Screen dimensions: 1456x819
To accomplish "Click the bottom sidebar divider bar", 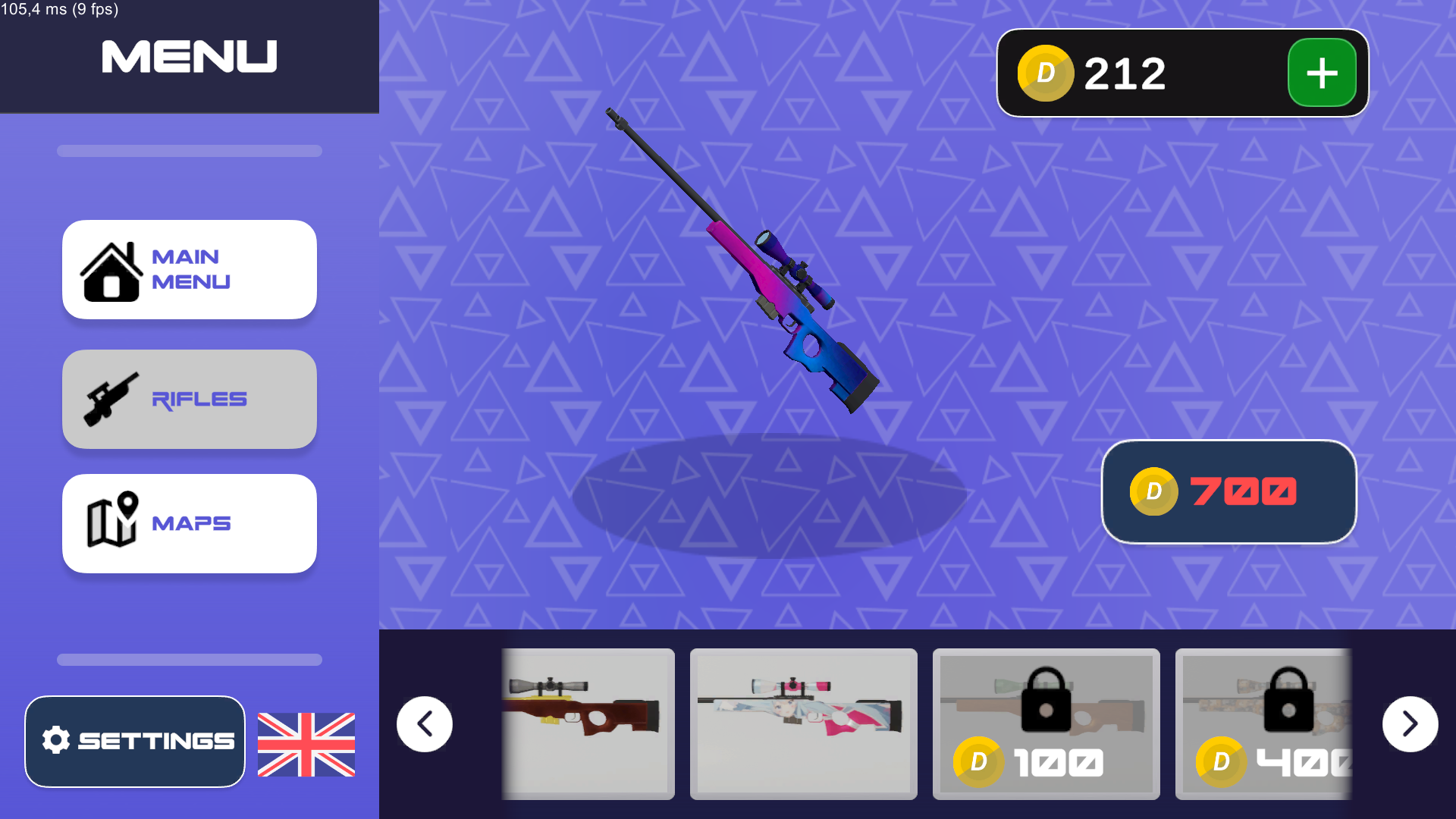I will click(189, 659).
